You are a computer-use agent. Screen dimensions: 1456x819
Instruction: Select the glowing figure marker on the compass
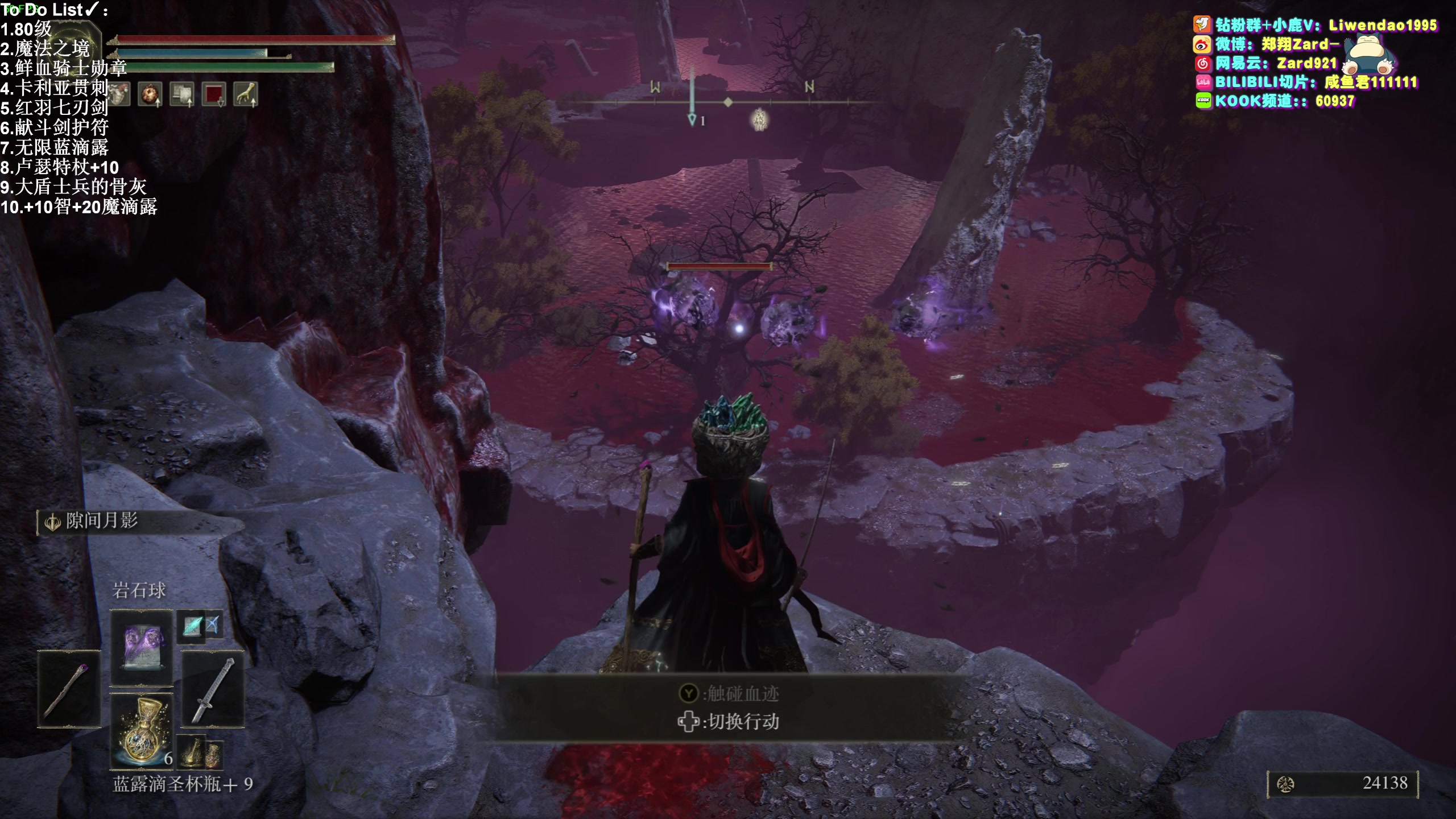tap(760, 119)
